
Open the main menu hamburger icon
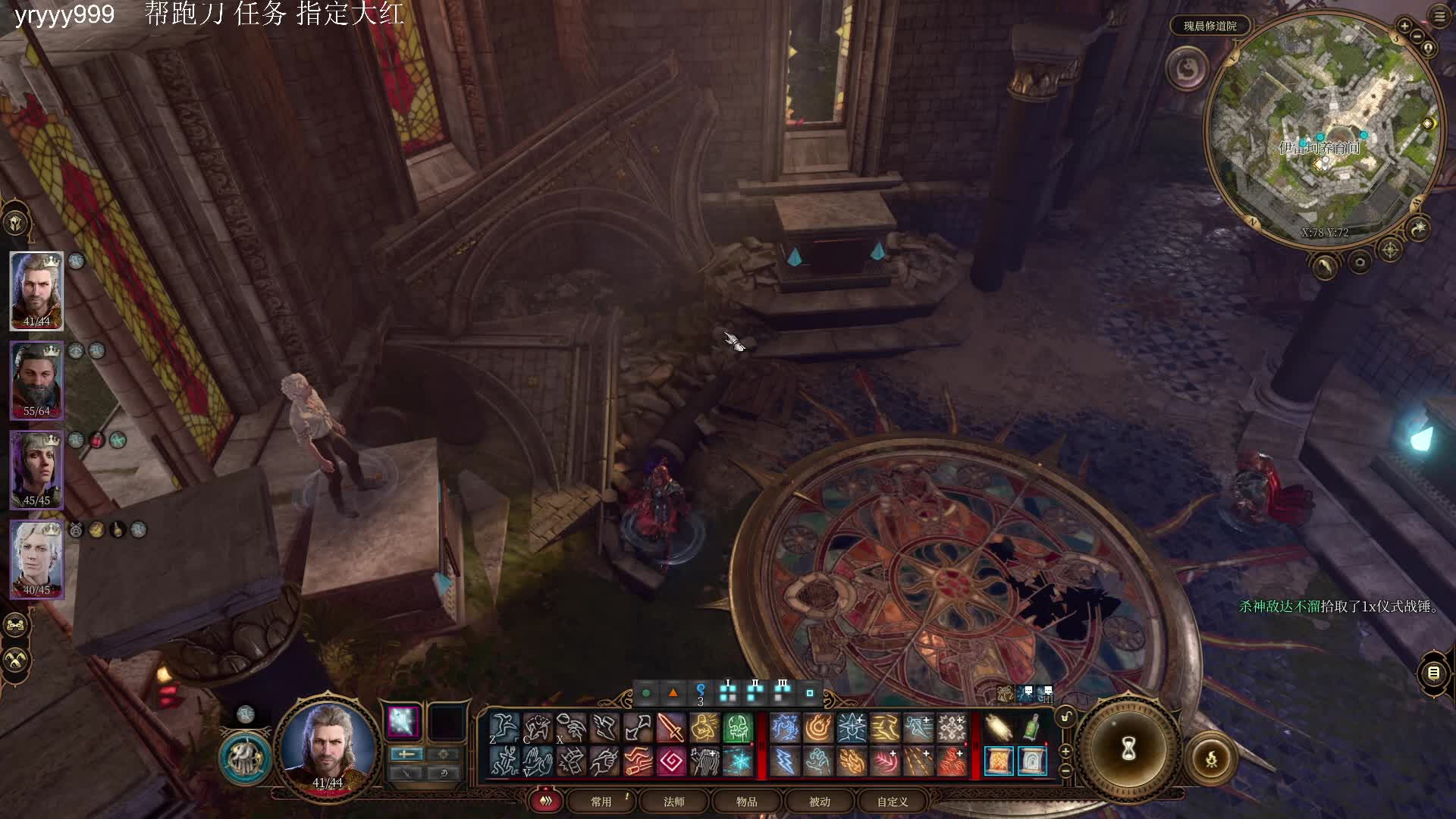[x=1439, y=16]
